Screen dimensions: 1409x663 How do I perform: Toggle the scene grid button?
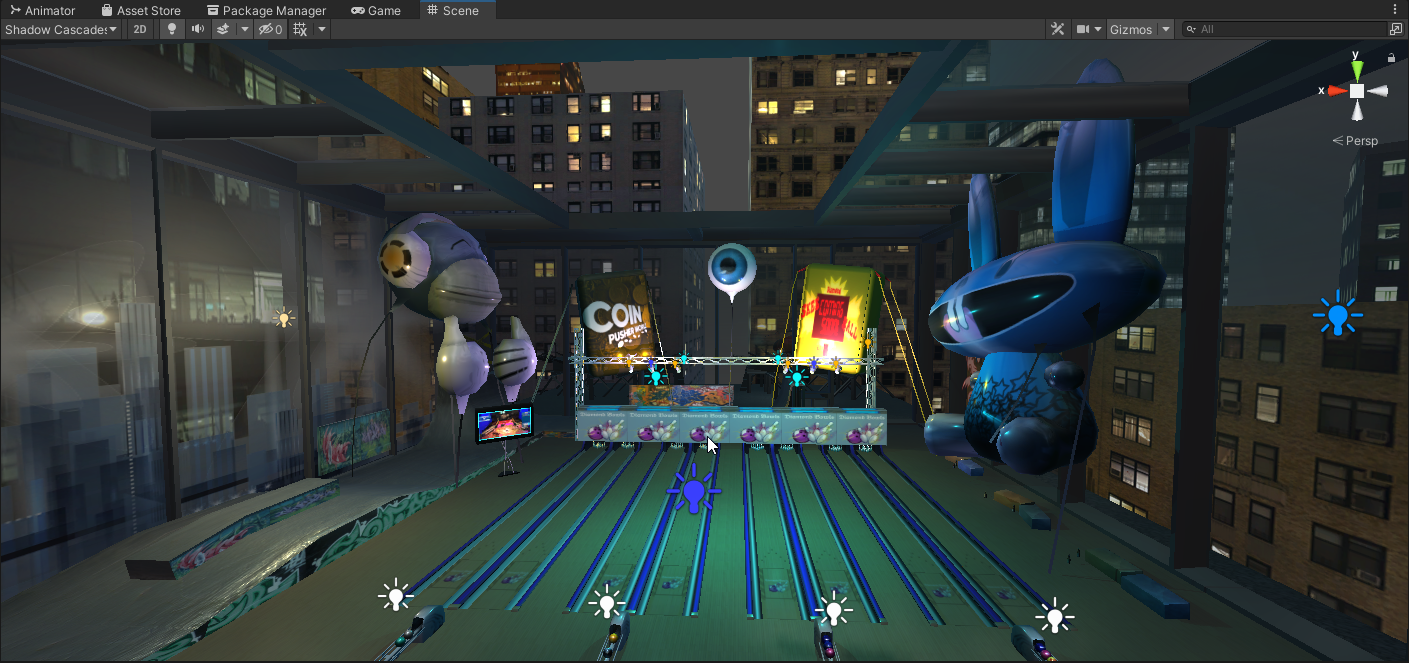tap(300, 29)
